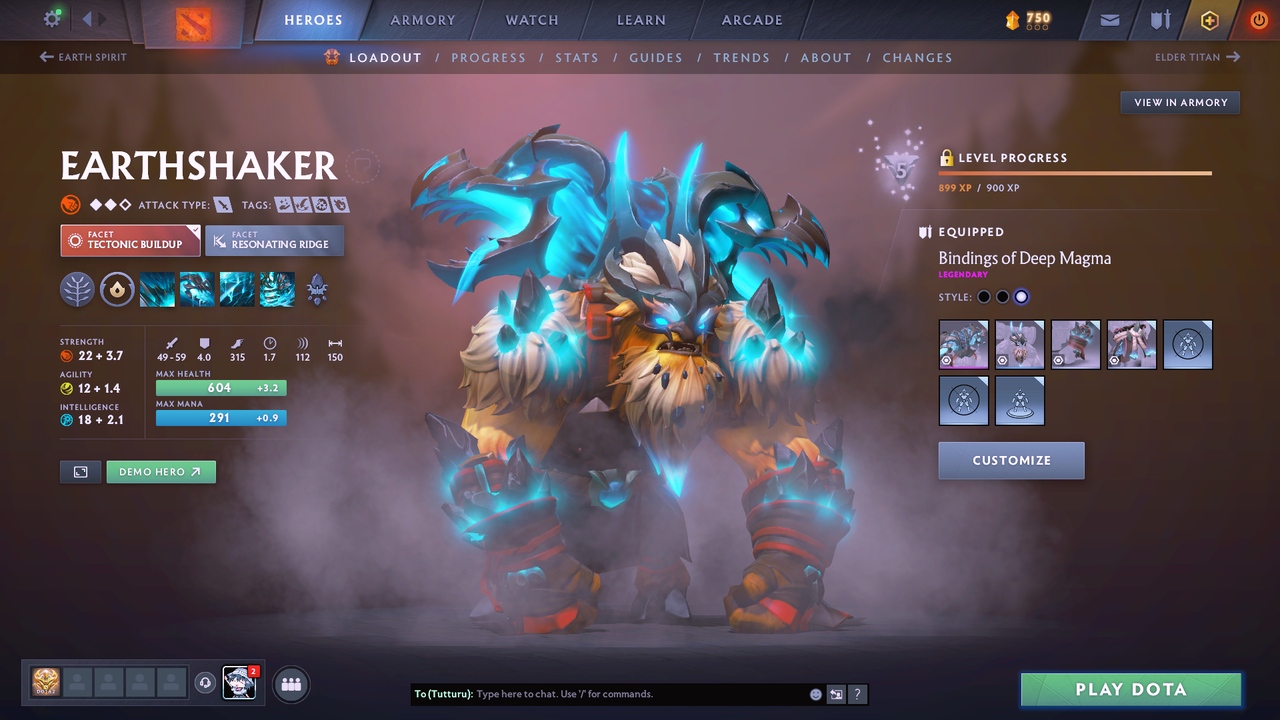Open notifications via the envelope icon
The width and height of the screenshot is (1280, 720).
tap(1108, 20)
